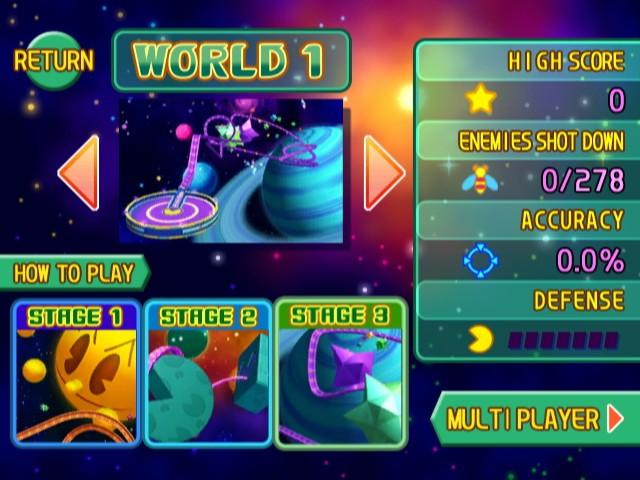Click the World 1 preview image
The image size is (640, 480).
[x=231, y=170]
